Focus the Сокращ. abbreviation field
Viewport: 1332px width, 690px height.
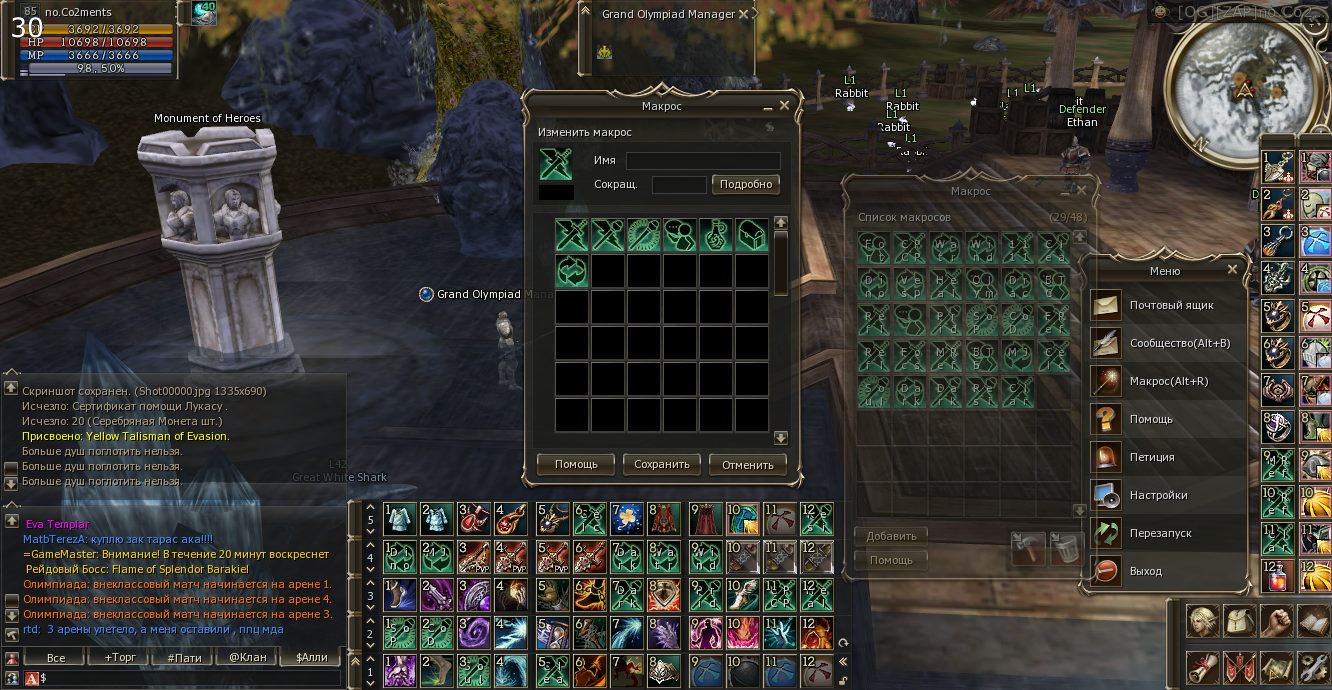pyautogui.click(x=679, y=185)
